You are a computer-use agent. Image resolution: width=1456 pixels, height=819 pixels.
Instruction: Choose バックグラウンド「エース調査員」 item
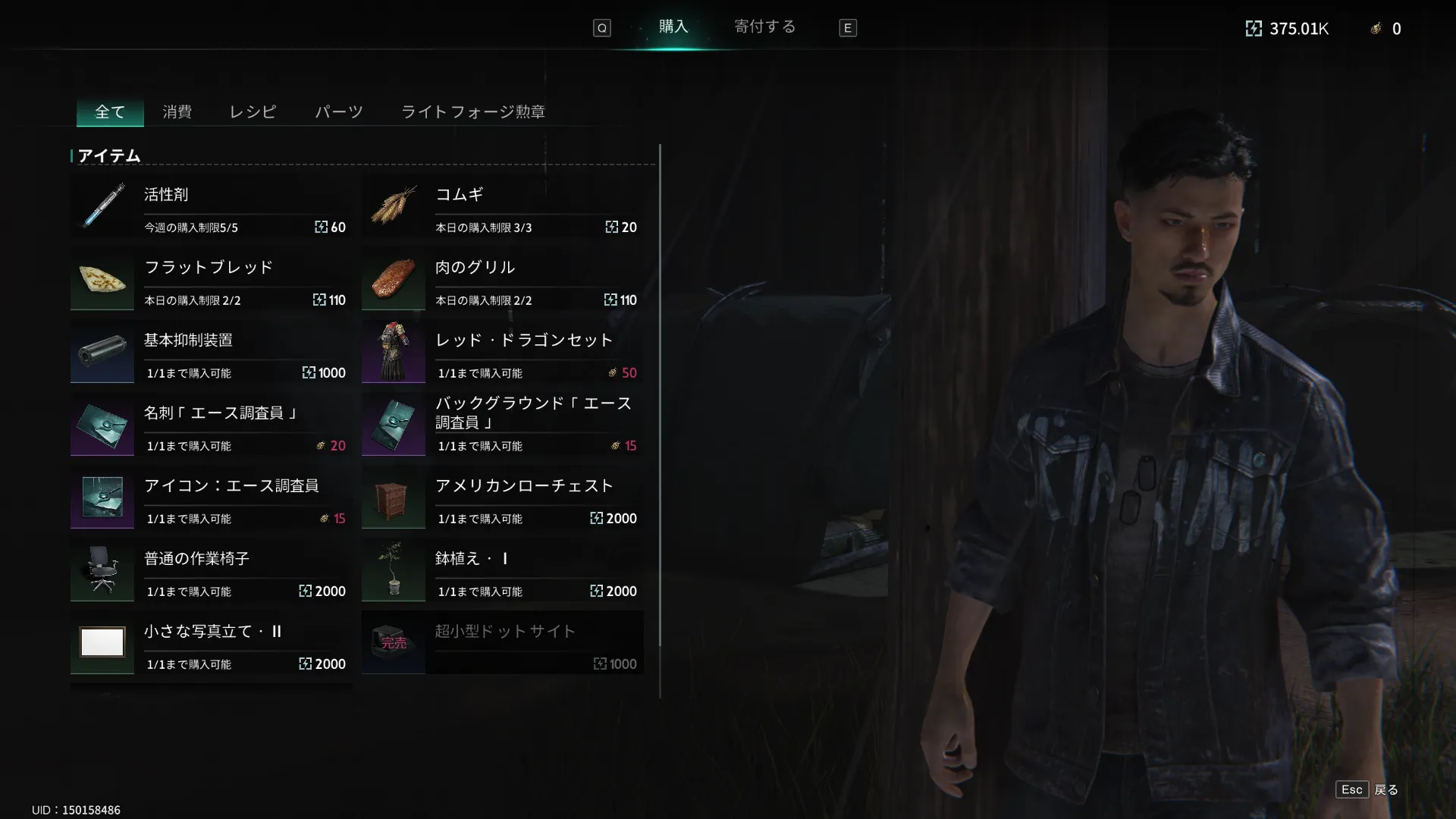tap(502, 426)
